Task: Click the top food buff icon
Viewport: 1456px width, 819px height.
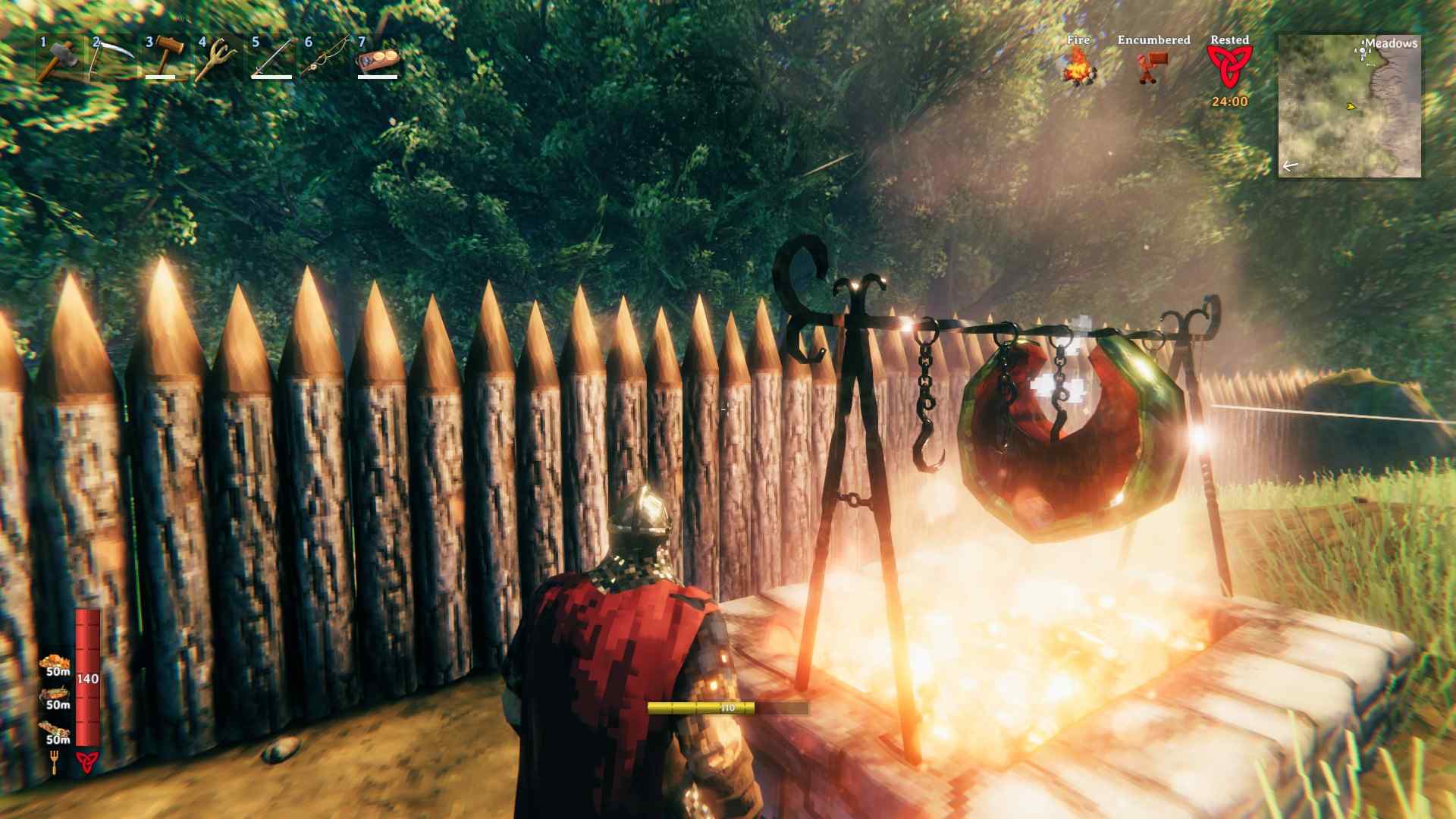Action: click(55, 663)
